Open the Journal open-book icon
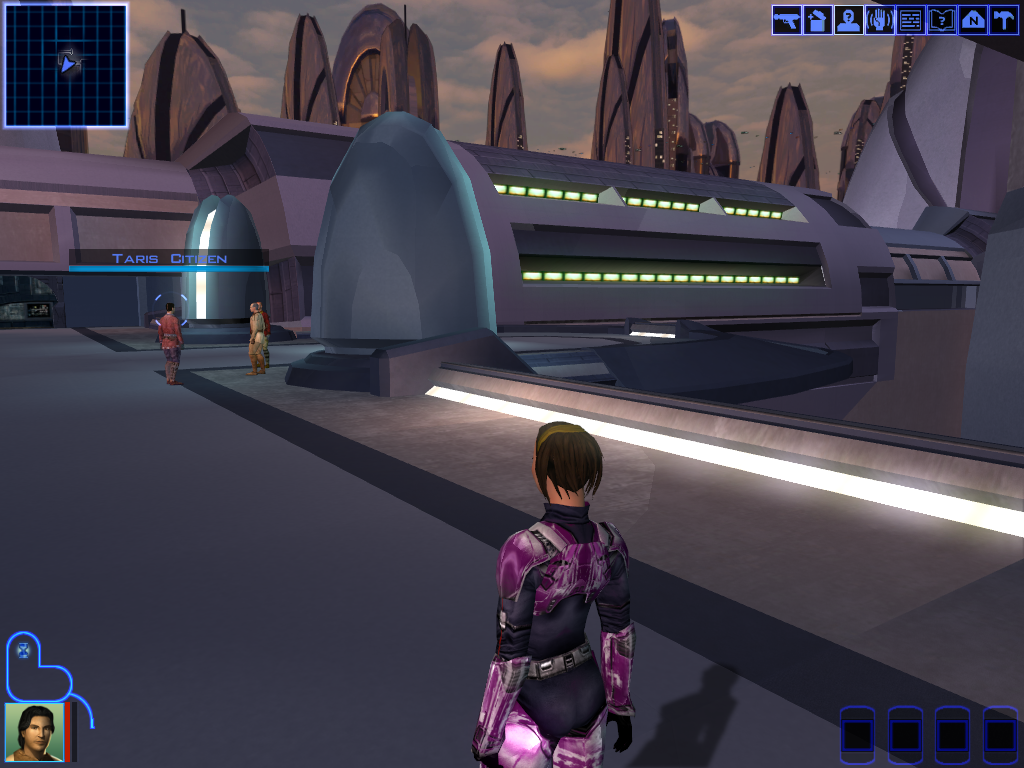 (x=942, y=20)
